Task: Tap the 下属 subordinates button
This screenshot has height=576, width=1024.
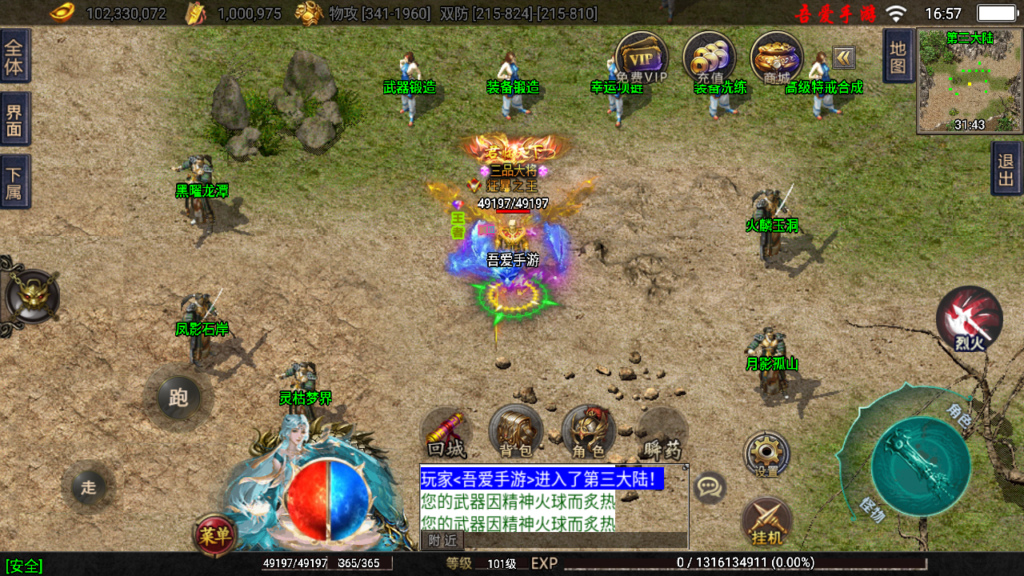Action: [15, 181]
